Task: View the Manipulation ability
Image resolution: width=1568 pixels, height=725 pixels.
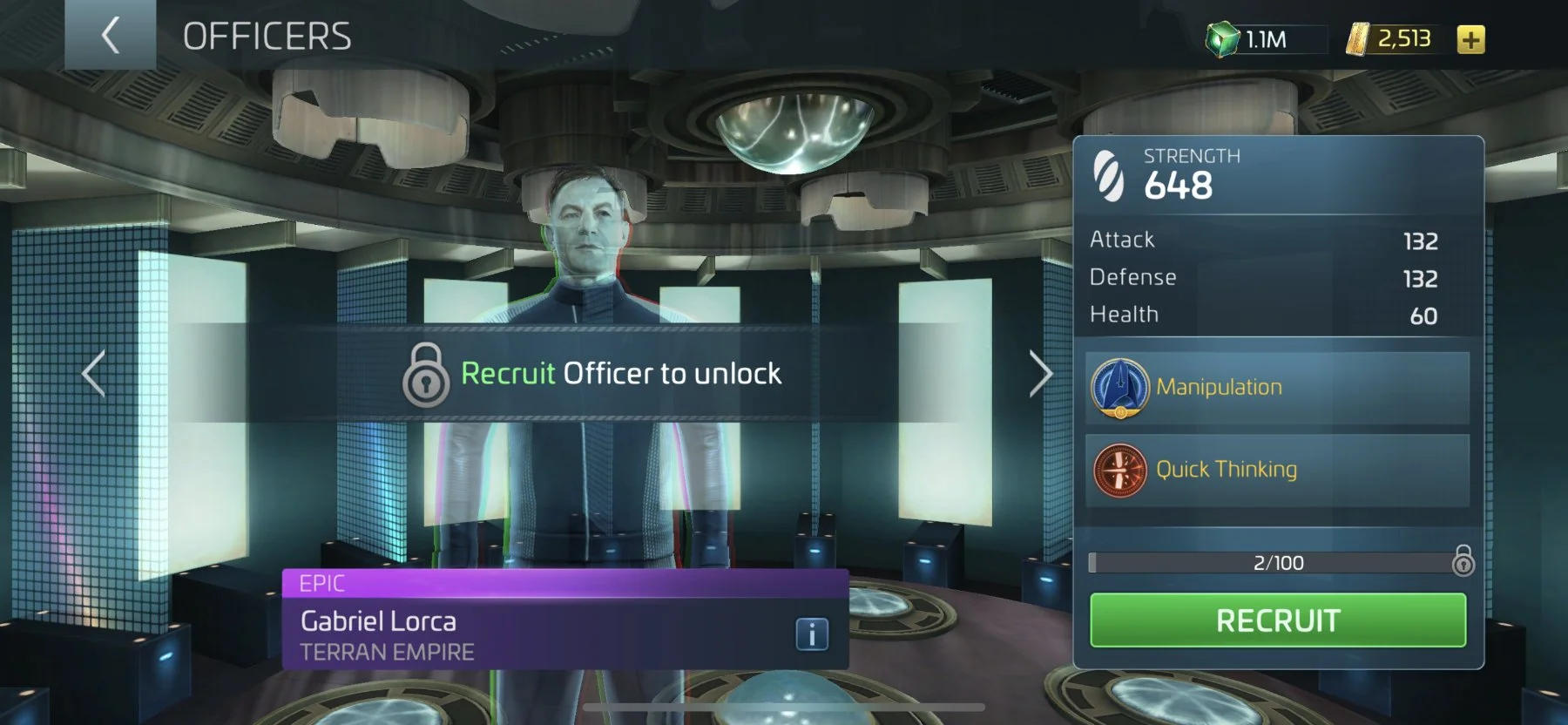Action: (1277, 388)
